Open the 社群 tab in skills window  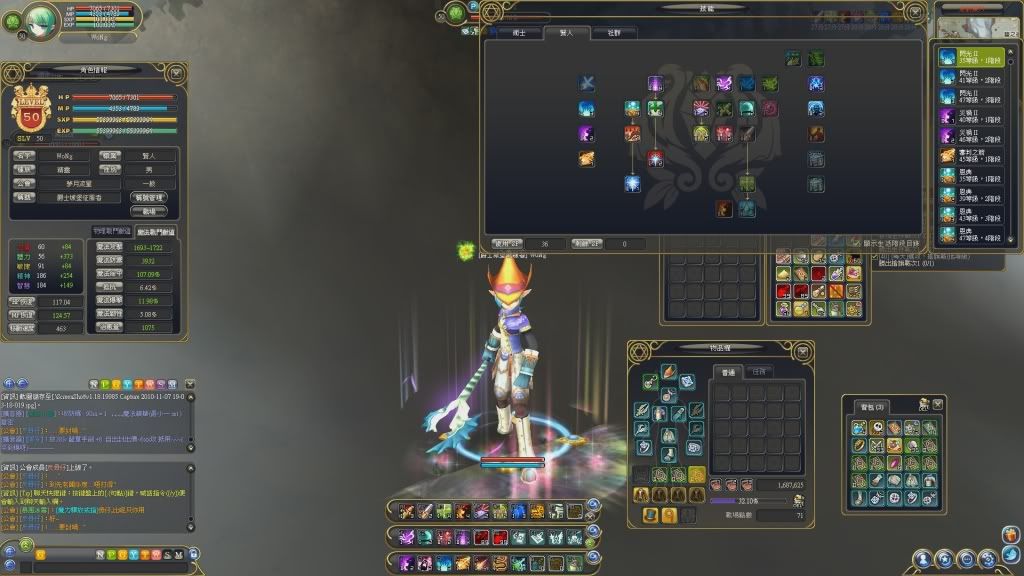613,32
